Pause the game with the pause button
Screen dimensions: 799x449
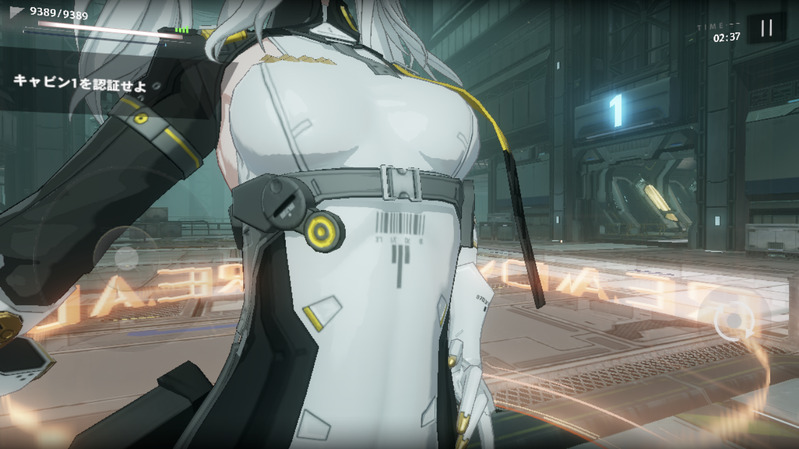767,28
